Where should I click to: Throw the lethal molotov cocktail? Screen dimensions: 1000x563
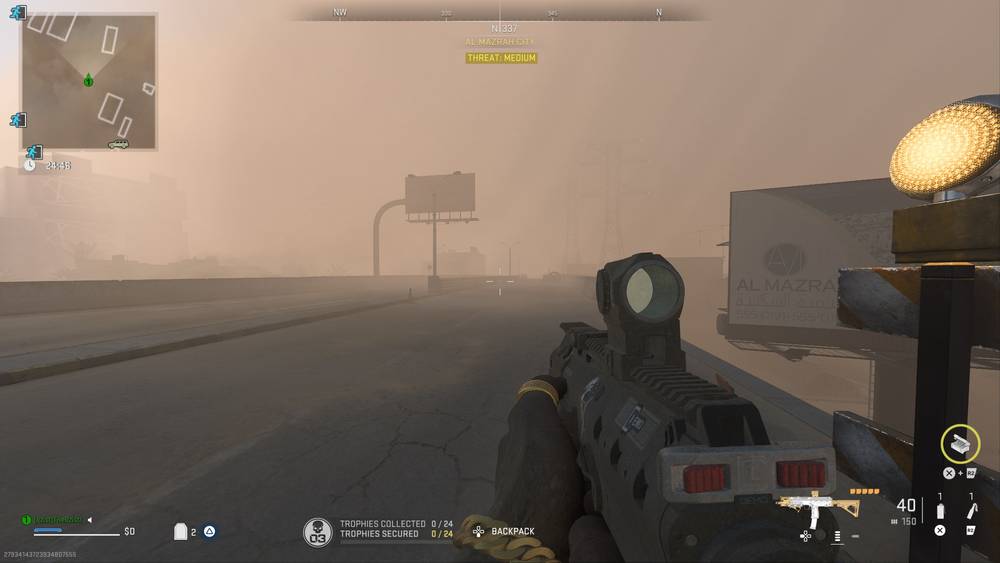pos(971,510)
